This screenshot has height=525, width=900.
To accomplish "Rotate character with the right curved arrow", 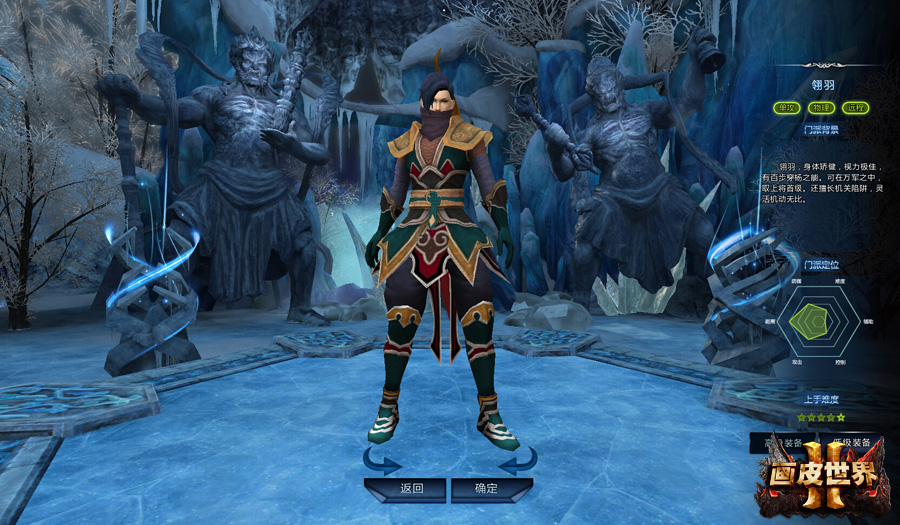I will coord(517,461).
